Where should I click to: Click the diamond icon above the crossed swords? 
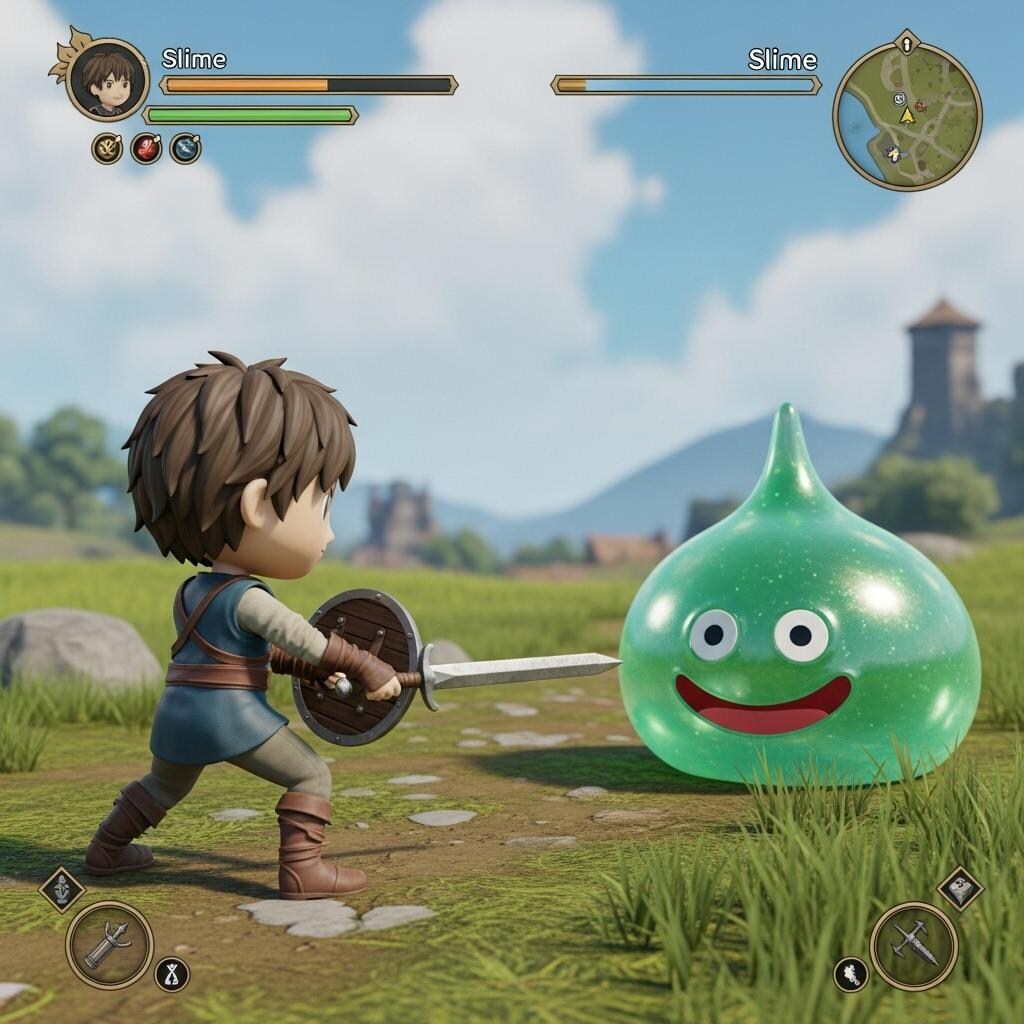(960, 888)
